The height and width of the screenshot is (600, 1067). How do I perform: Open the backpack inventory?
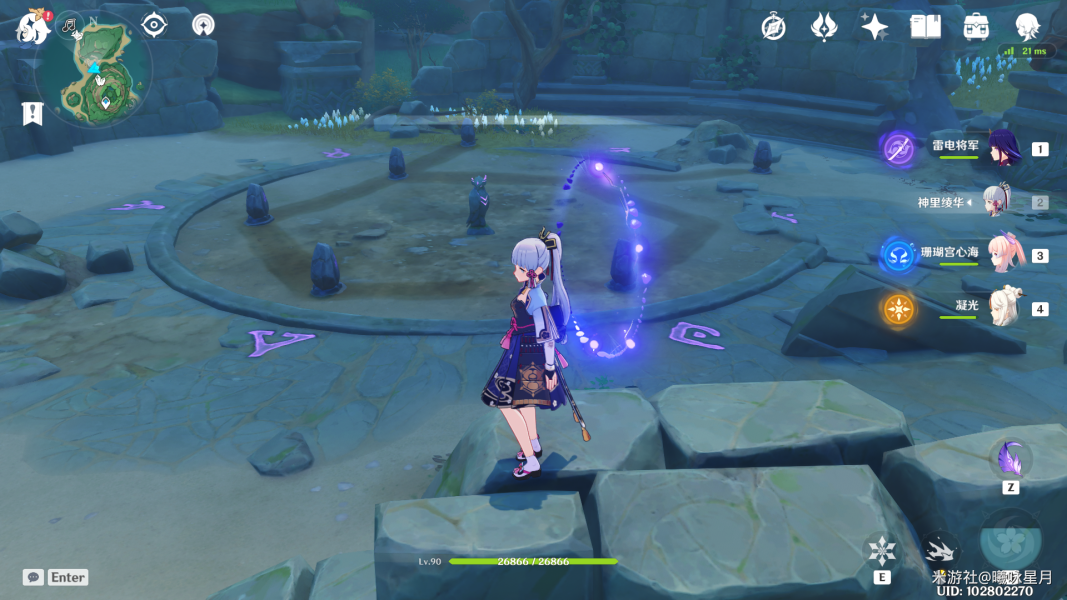[976, 27]
